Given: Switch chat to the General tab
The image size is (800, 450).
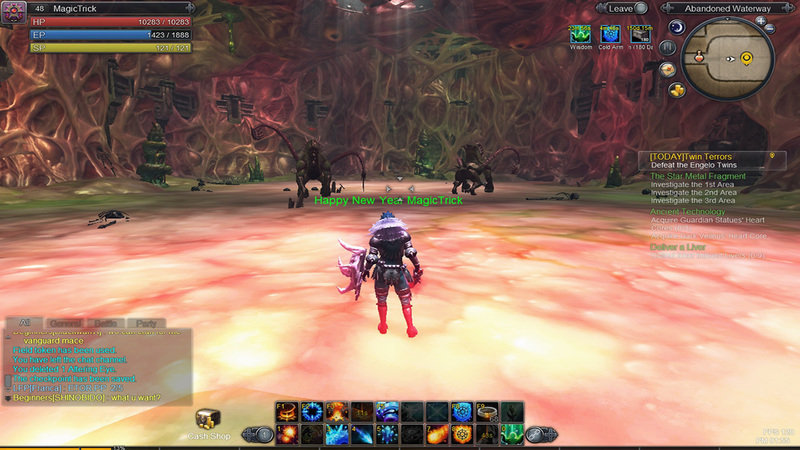Looking at the screenshot, I should tap(66, 323).
